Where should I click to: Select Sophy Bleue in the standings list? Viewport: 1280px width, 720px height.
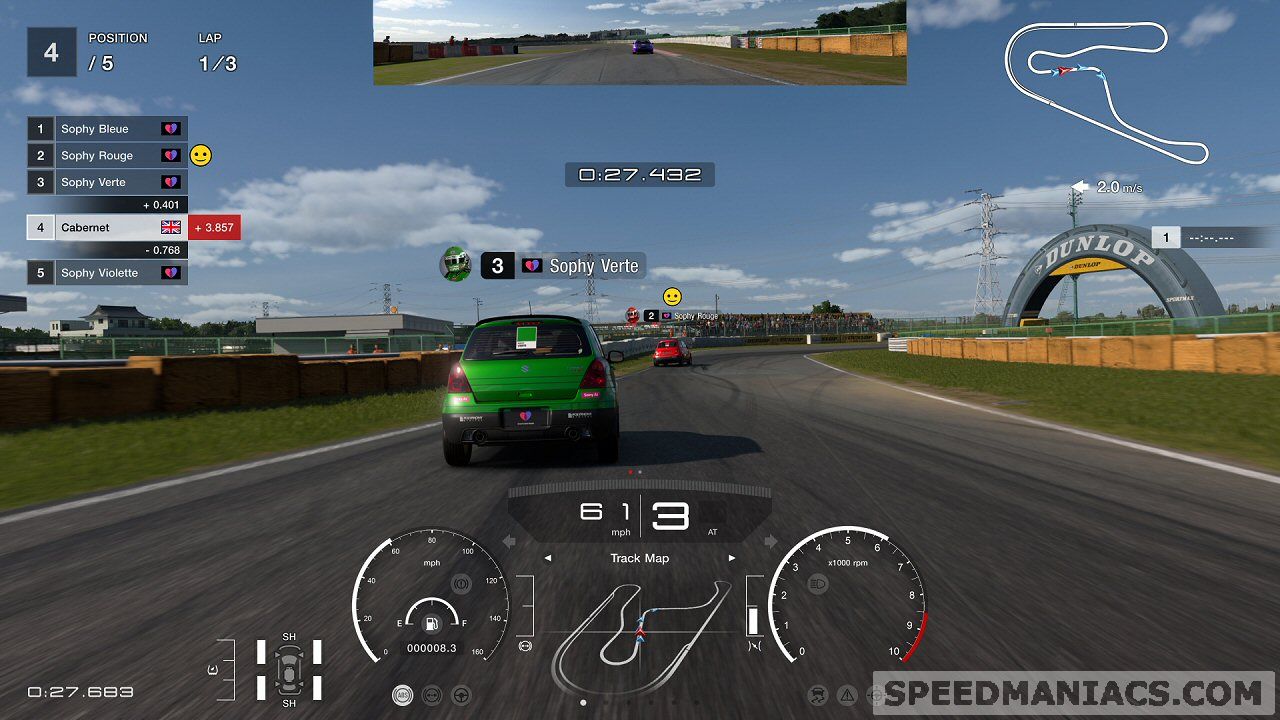click(x=107, y=129)
